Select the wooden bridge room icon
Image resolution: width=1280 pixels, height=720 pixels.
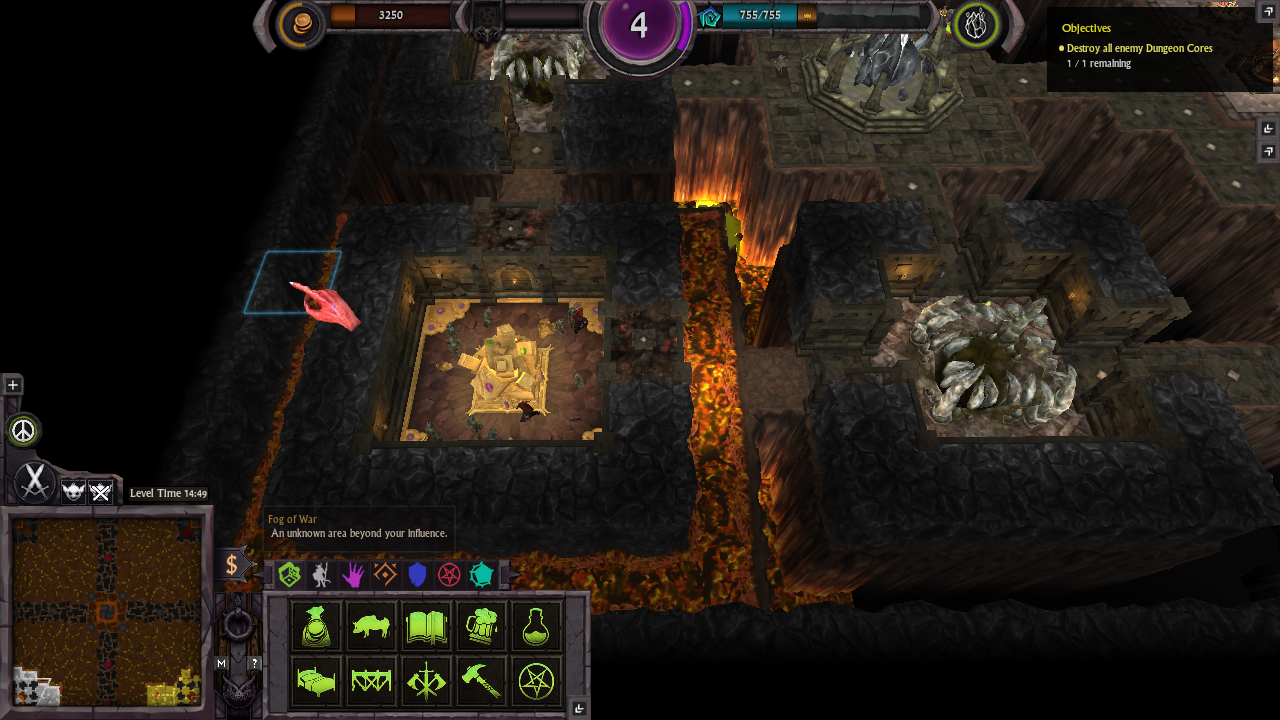[371, 682]
